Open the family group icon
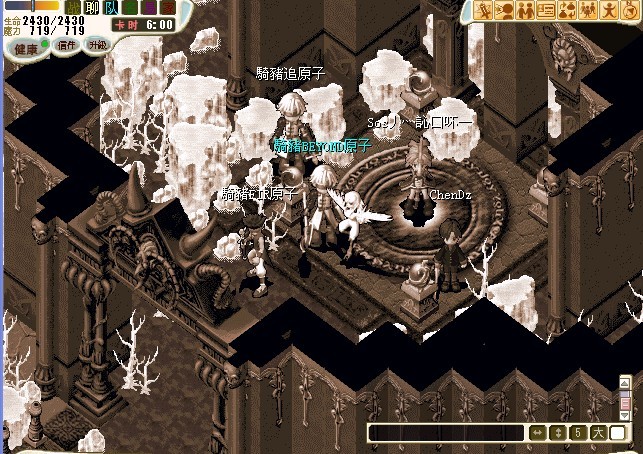This screenshot has height=454, width=643. click(586, 10)
